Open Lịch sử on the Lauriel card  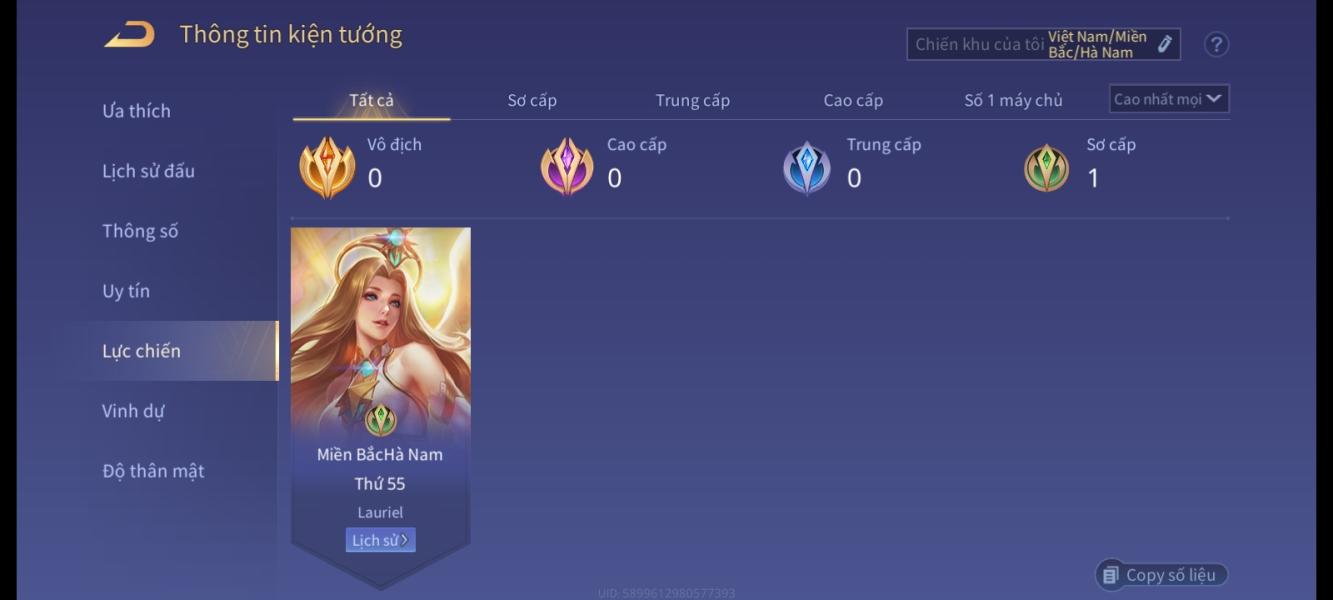[380, 540]
